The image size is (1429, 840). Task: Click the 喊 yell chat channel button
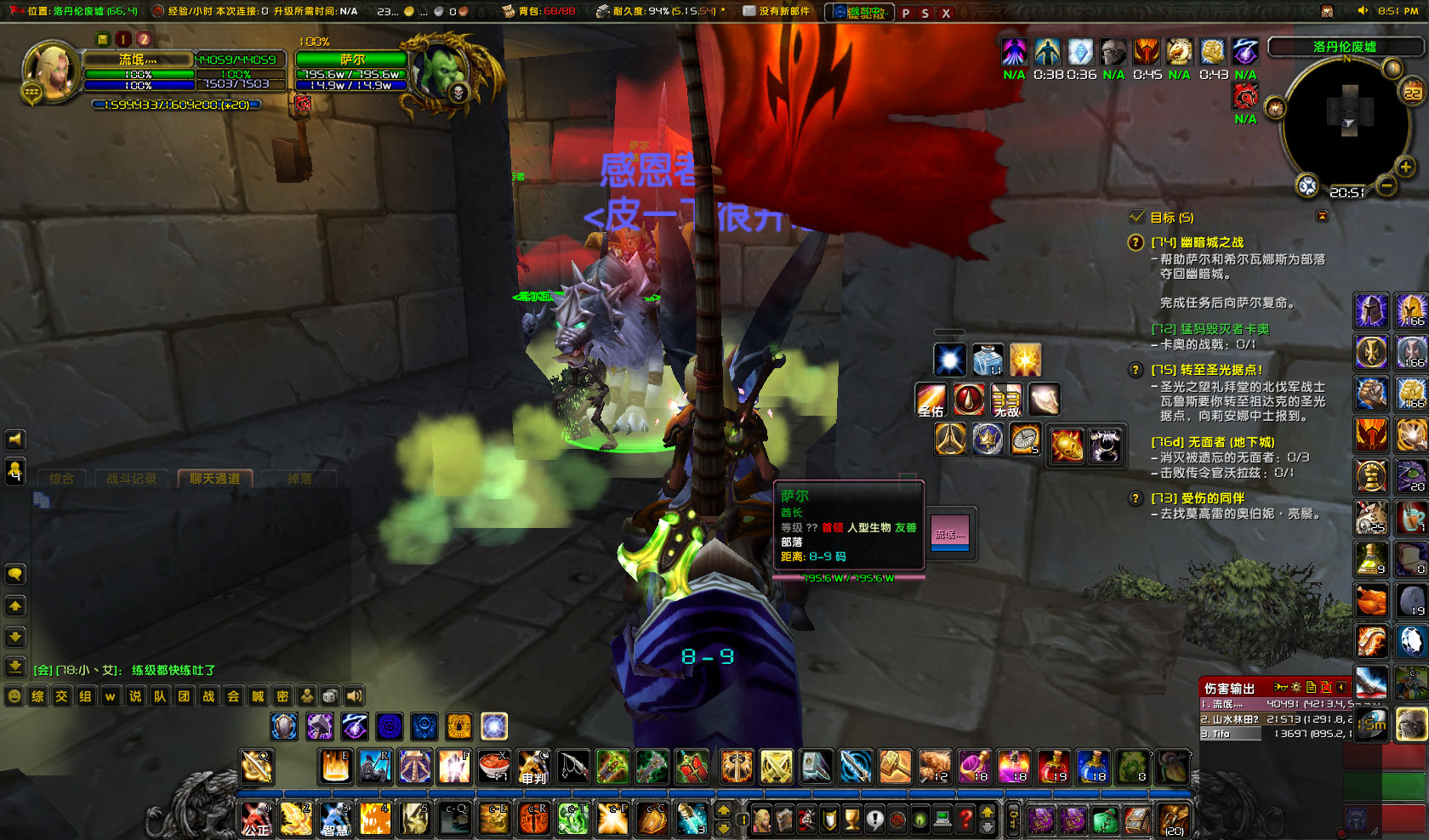click(x=258, y=696)
